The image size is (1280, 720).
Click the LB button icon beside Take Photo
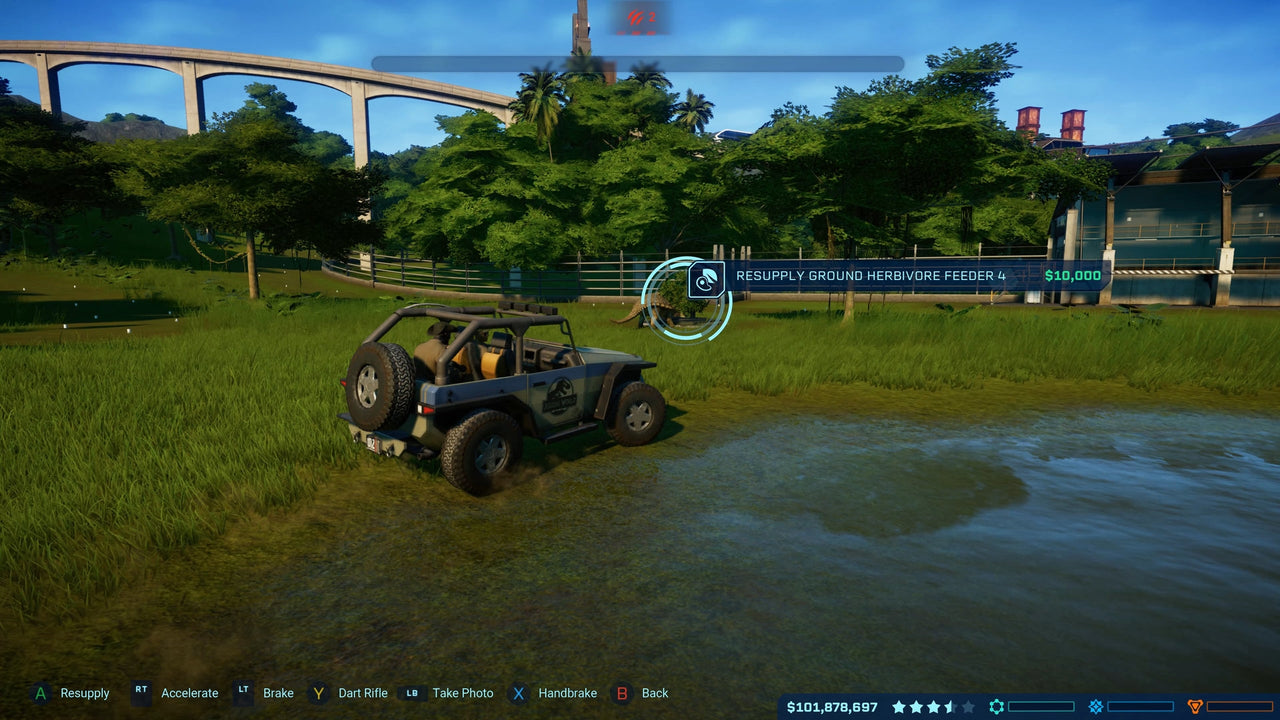point(412,693)
